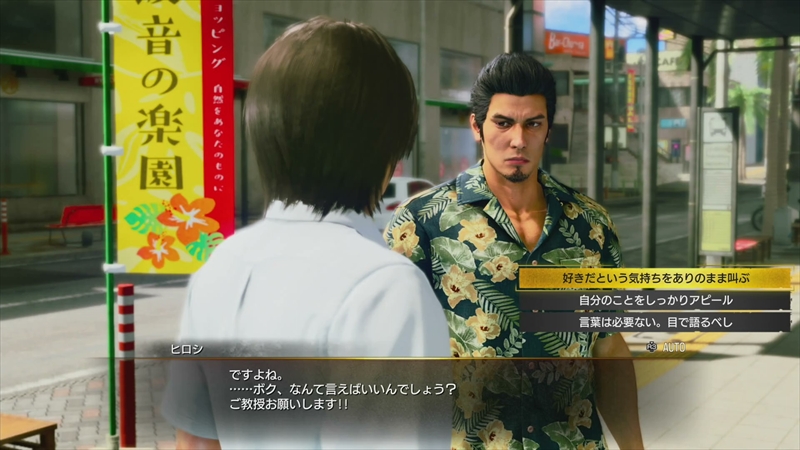The height and width of the screenshot is (450, 800).
Task: Toggle the AUTO dialogue advance indicator
Action: [x=669, y=346]
